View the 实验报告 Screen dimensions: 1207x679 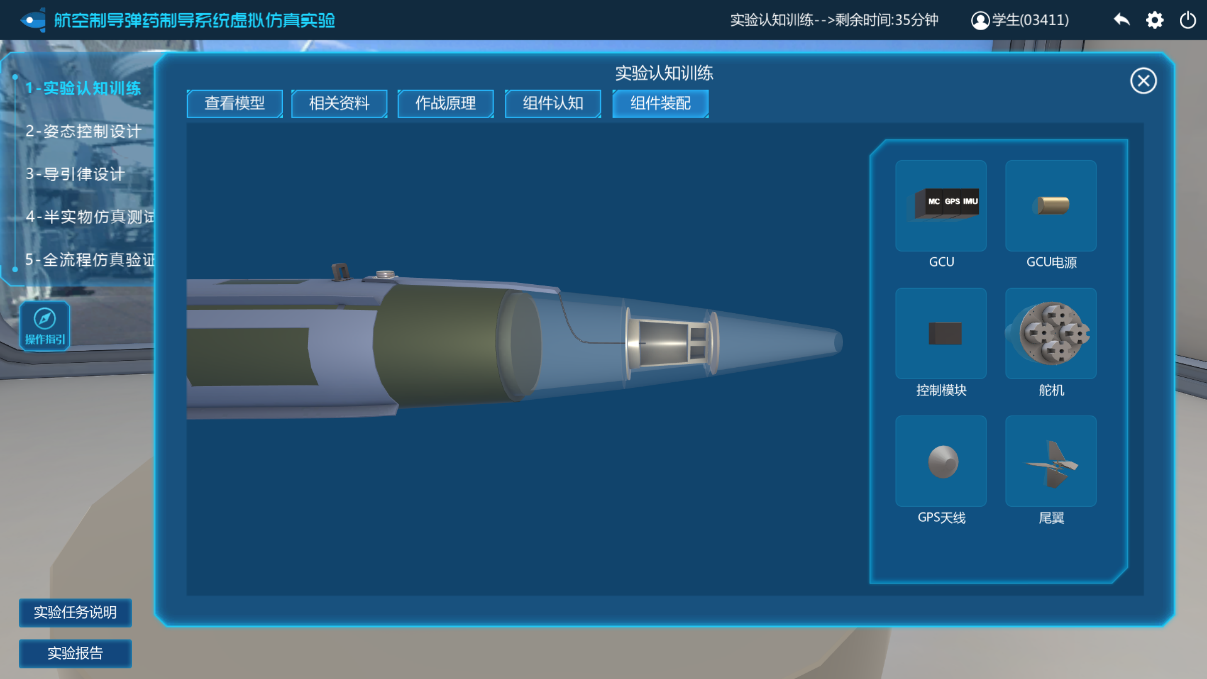75,653
